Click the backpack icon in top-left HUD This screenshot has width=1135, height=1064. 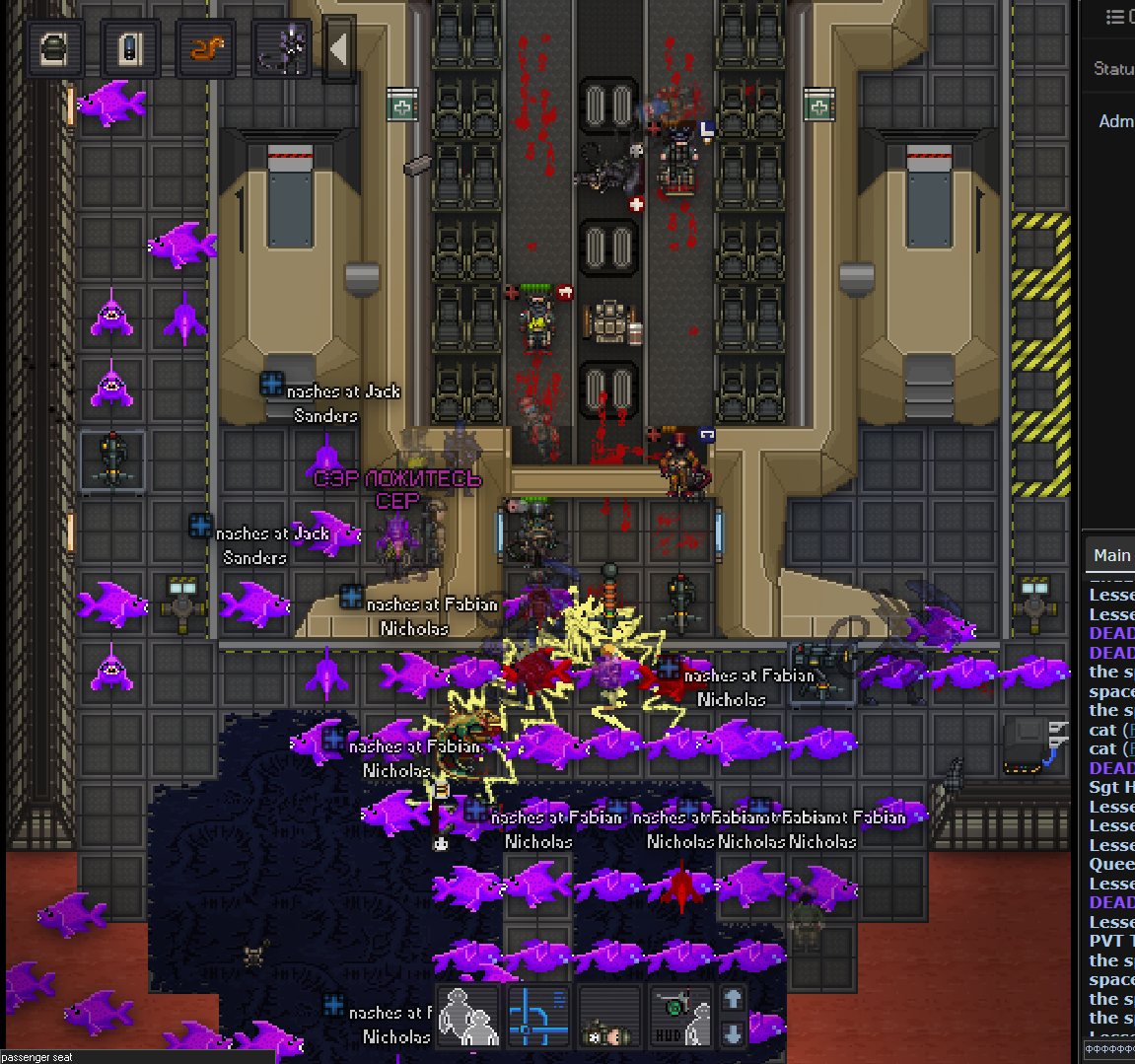tap(54, 48)
